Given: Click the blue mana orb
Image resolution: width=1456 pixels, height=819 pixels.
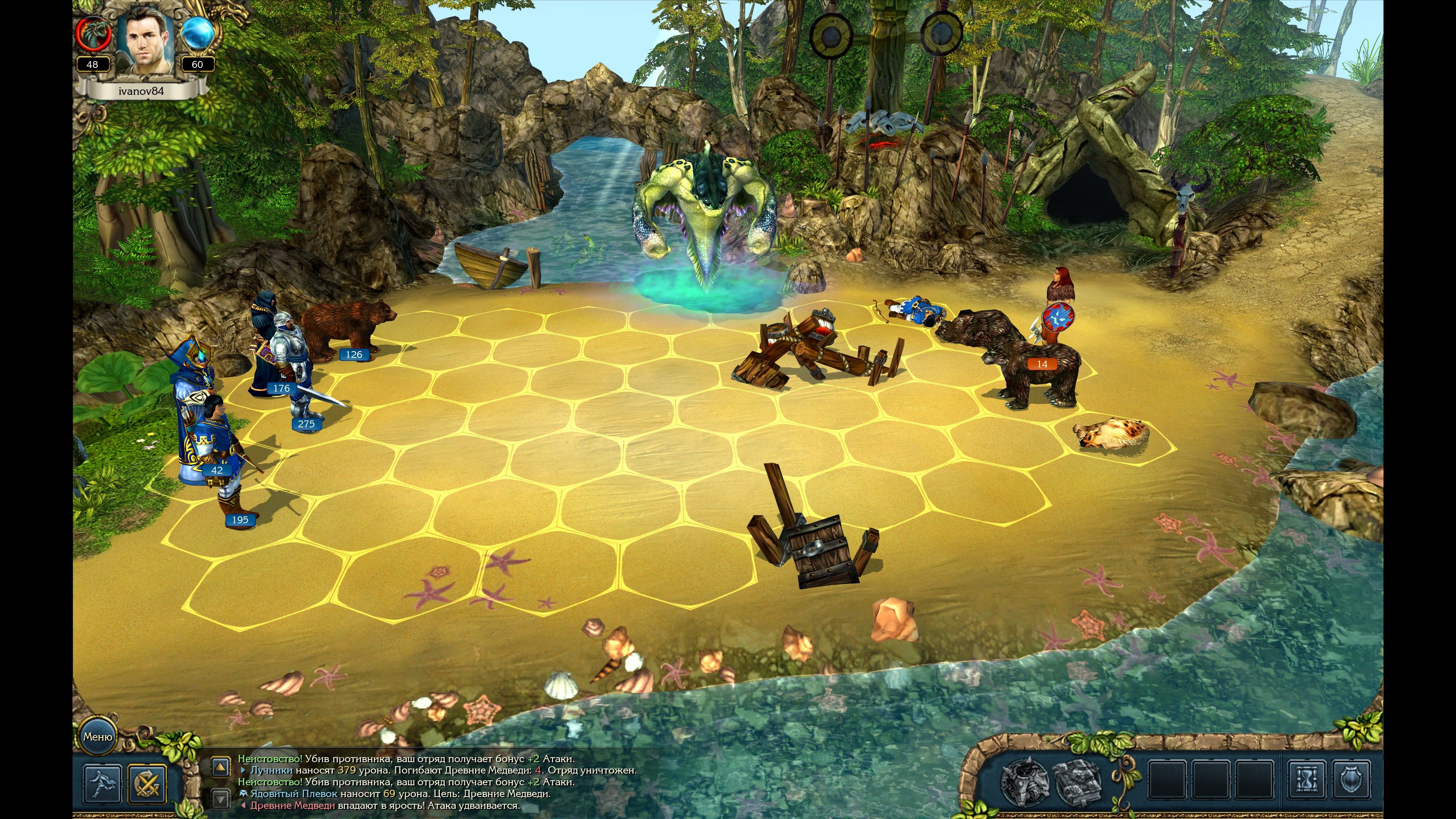Looking at the screenshot, I should [x=198, y=32].
